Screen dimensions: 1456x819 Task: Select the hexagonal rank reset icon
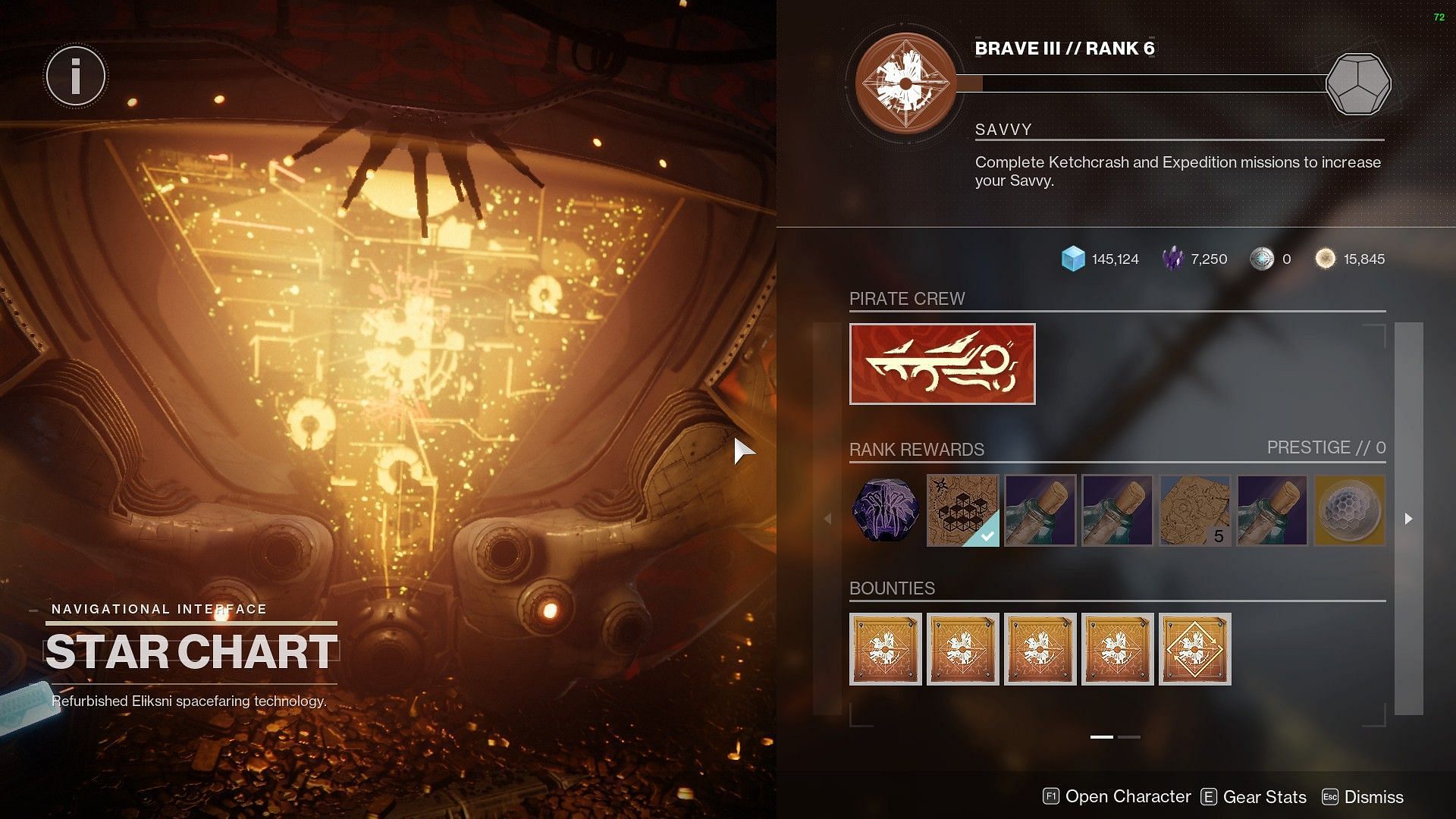(x=1357, y=83)
